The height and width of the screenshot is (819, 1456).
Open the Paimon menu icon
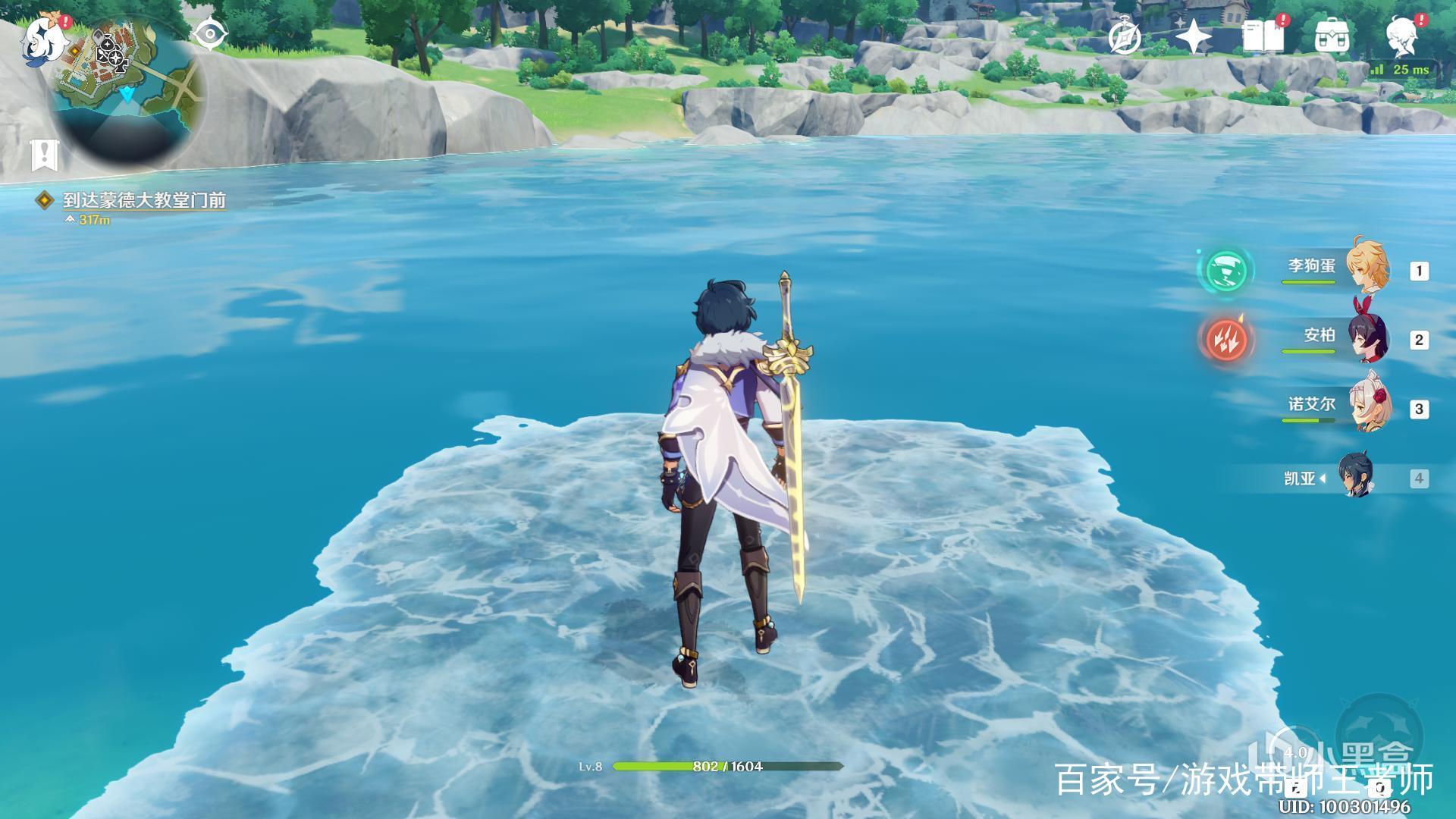pyautogui.click(x=39, y=39)
